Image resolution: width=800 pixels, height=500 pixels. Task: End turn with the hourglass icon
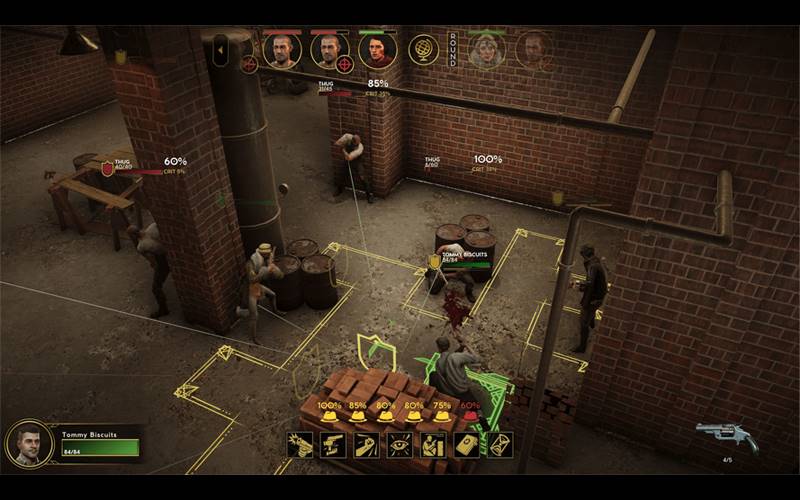click(500, 445)
